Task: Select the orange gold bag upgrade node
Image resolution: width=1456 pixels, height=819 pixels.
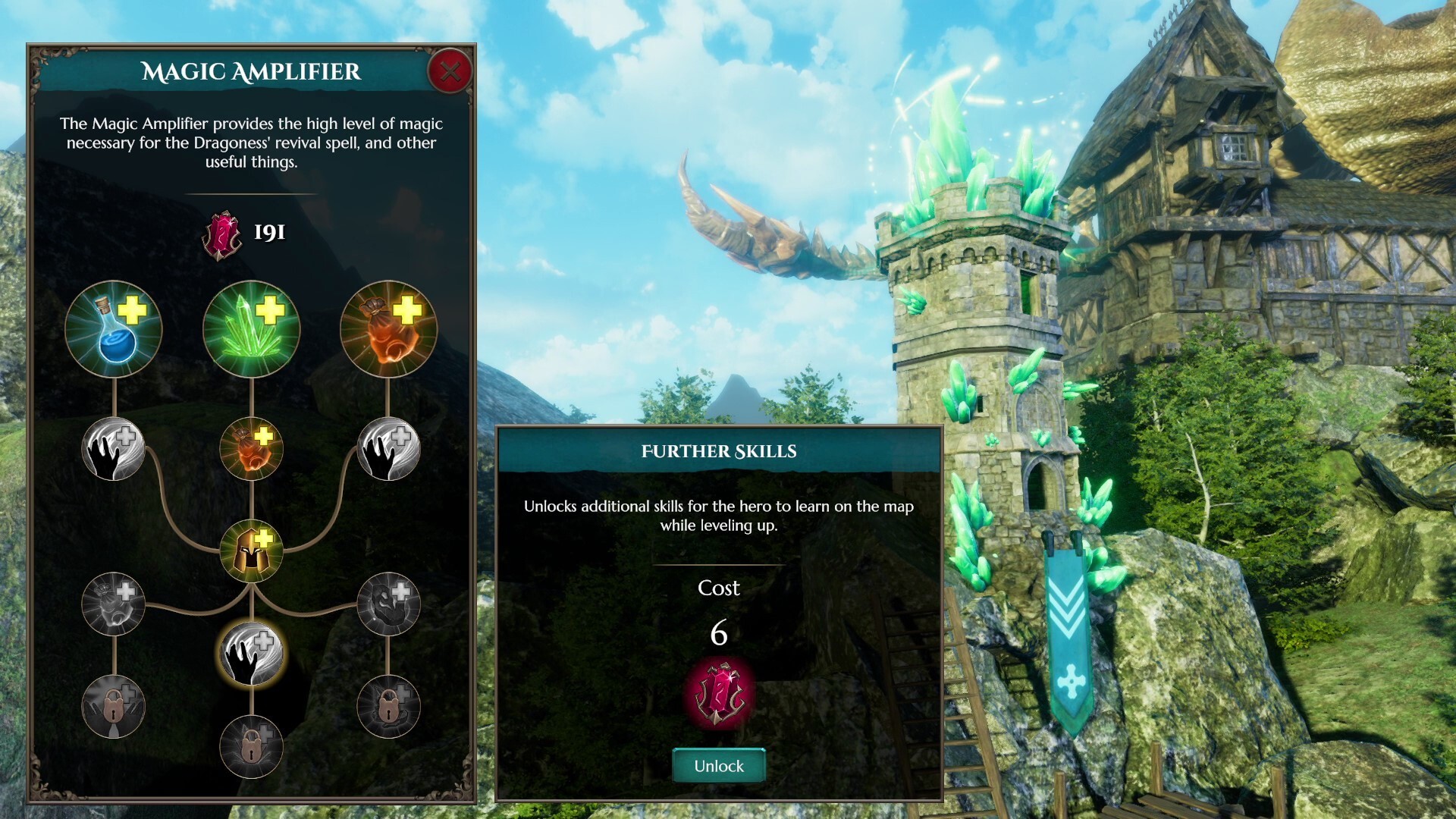Action: click(387, 329)
